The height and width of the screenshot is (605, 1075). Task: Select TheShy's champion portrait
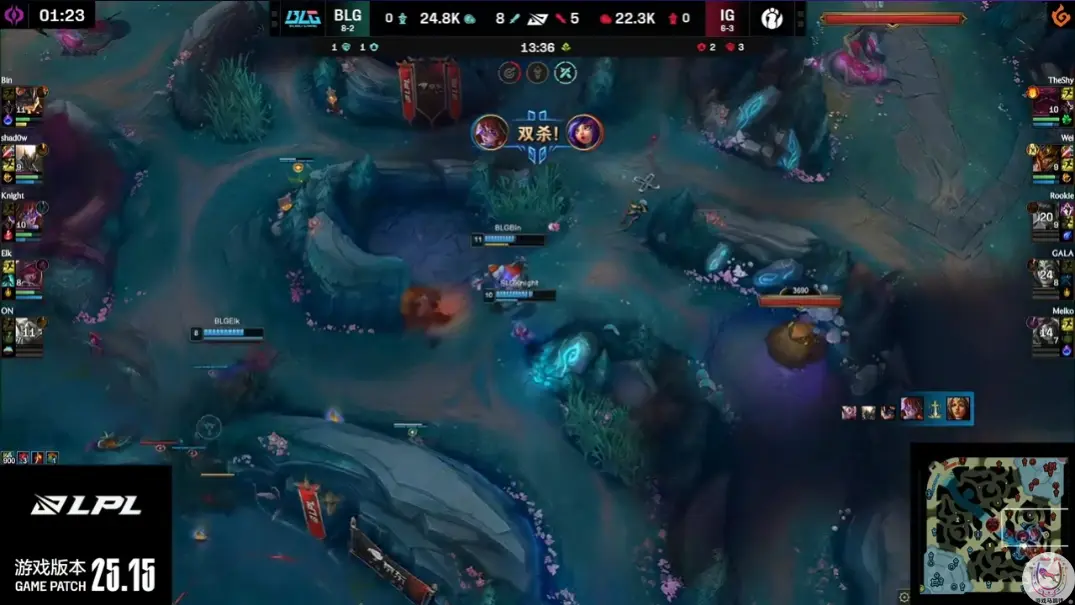pos(1046,103)
